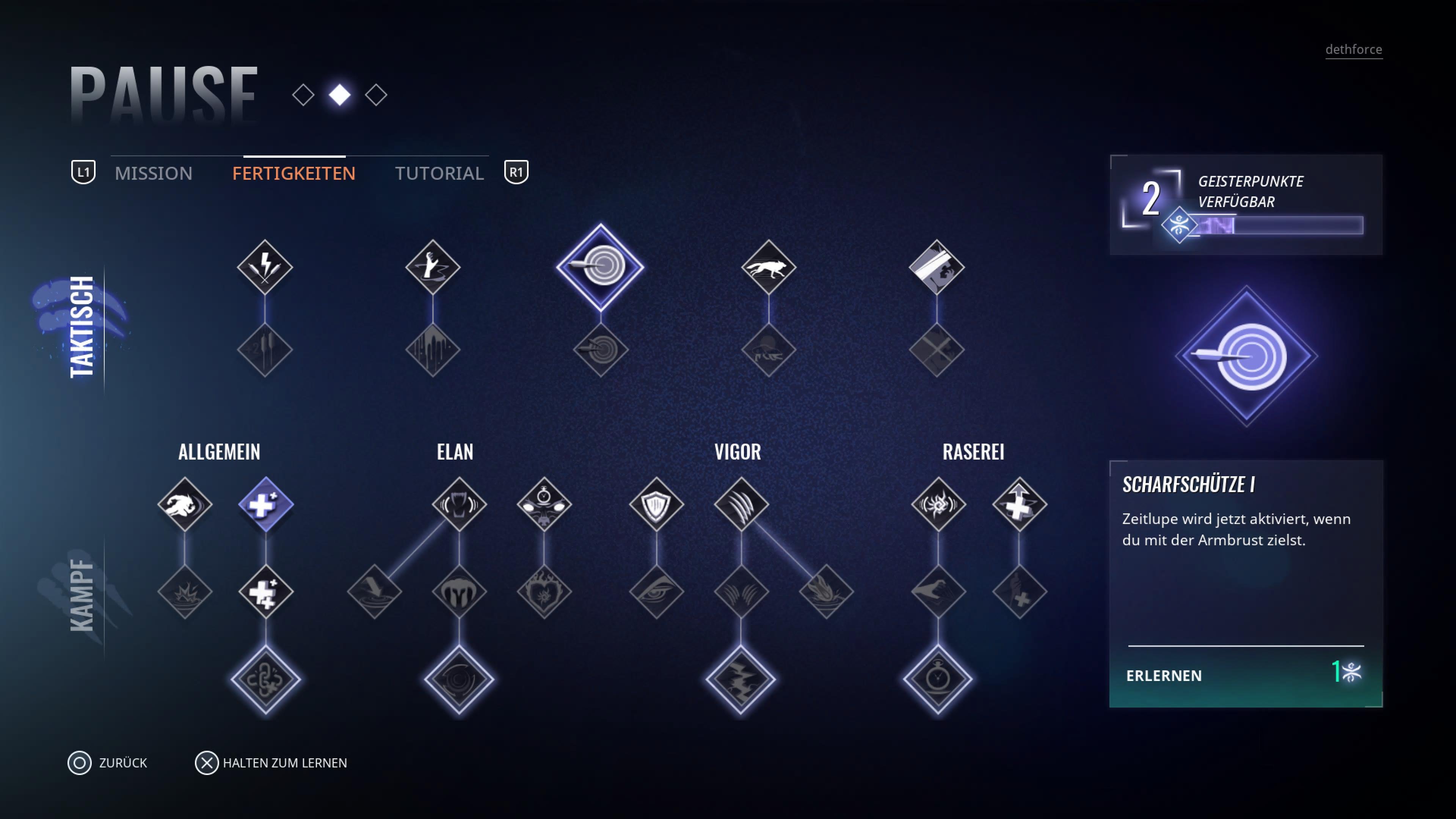Select the Taktisch skill category
The image size is (1456, 819).
click(x=82, y=327)
